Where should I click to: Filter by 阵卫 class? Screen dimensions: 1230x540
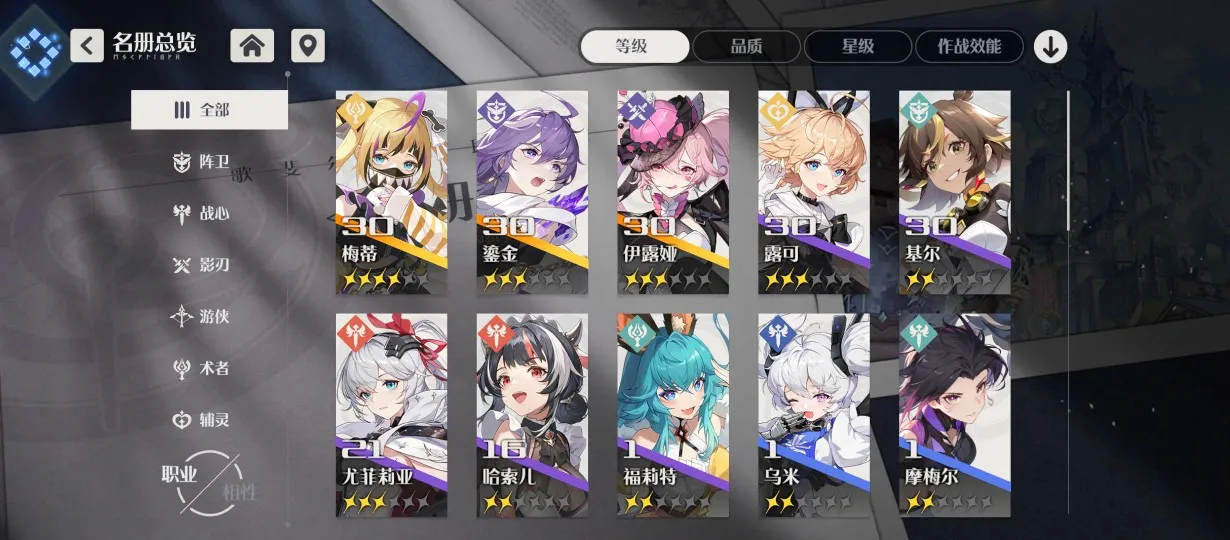[202, 162]
